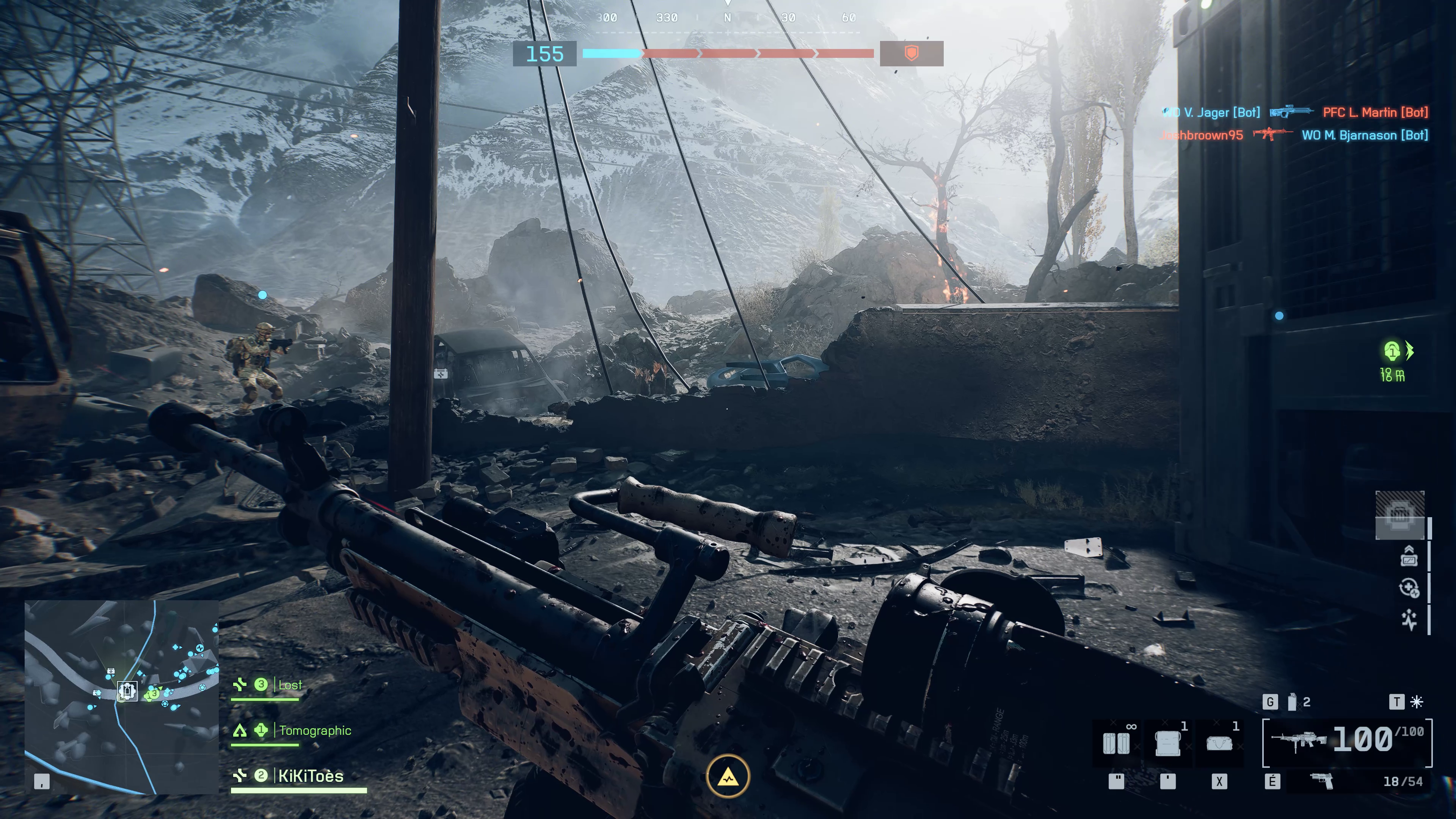Toggle the stim boost icon at panel bottom
The image size is (1456, 819).
tap(1410, 619)
